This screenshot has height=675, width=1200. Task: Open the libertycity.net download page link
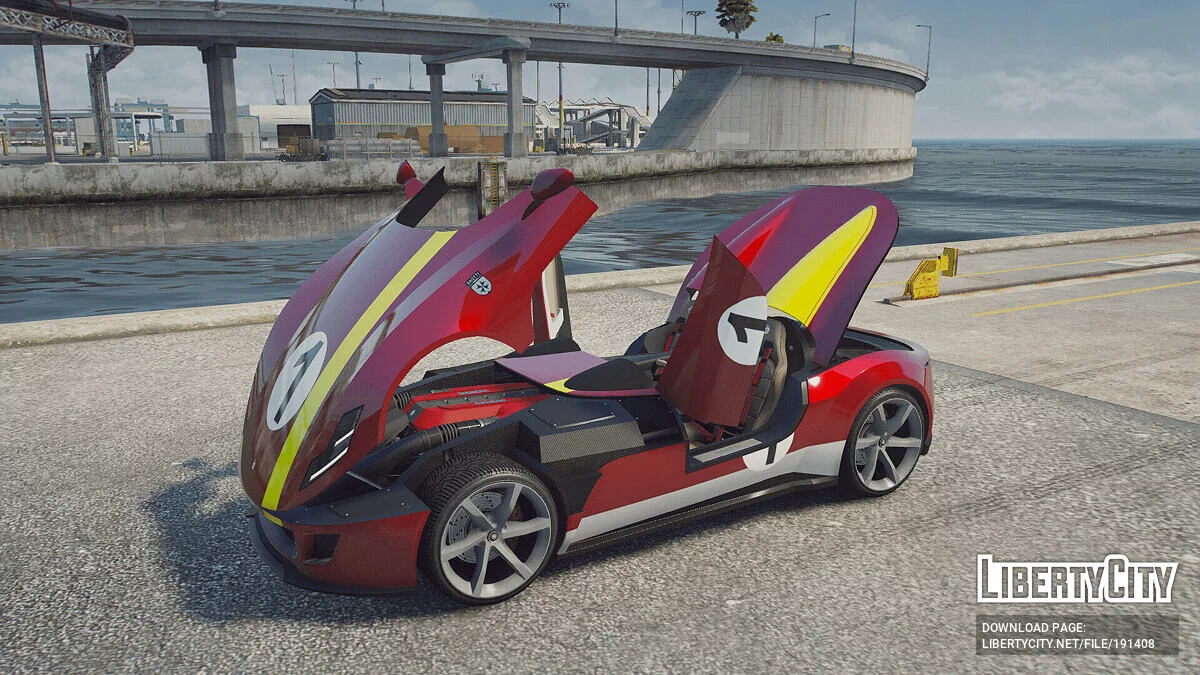(x=1067, y=644)
